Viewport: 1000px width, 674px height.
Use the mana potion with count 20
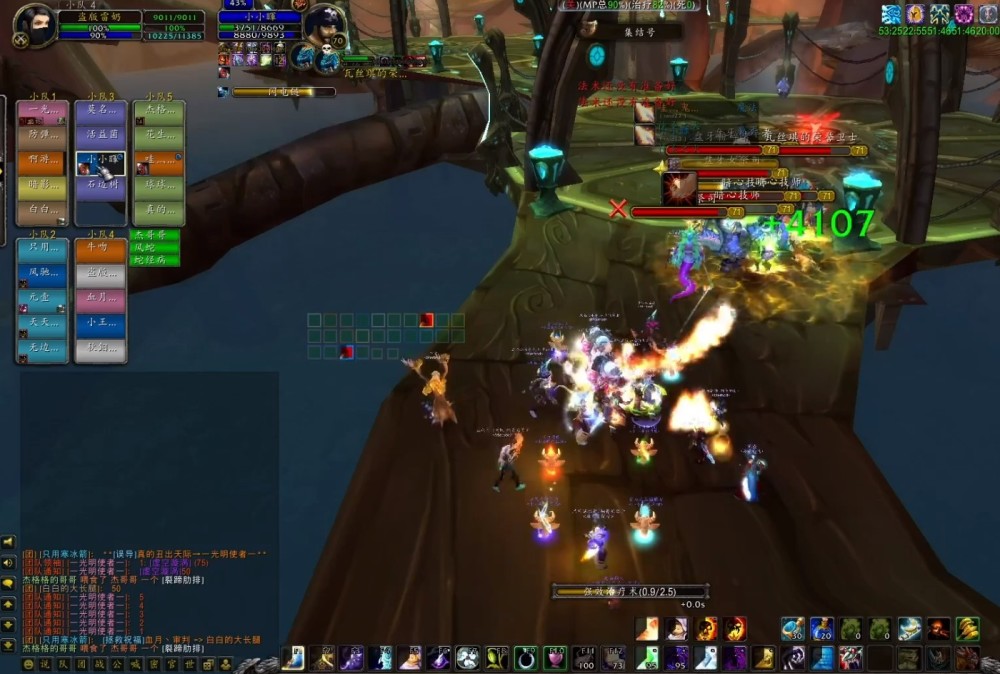(822, 629)
